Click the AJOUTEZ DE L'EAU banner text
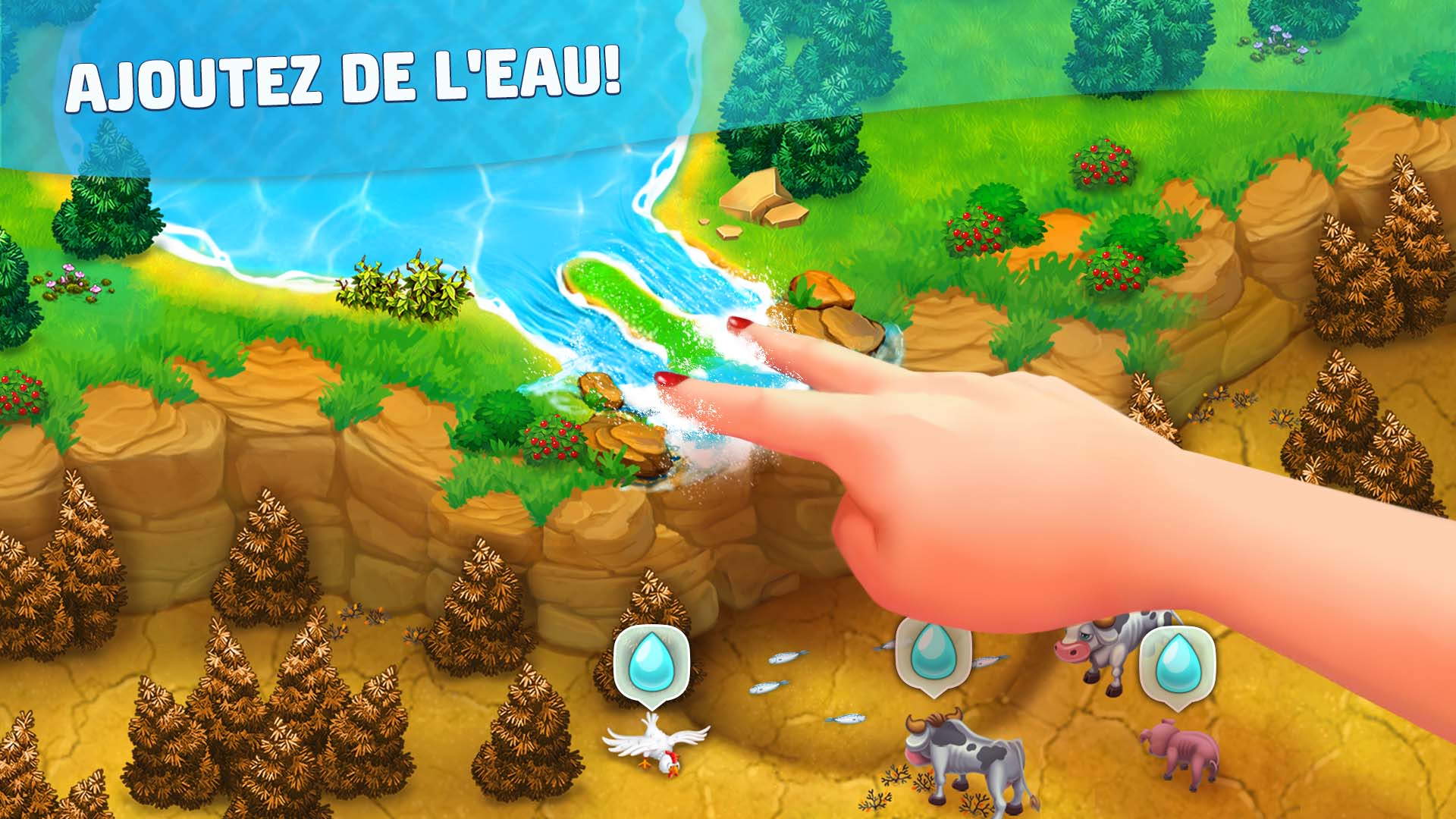Viewport: 1456px width, 819px height. pos(349,76)
